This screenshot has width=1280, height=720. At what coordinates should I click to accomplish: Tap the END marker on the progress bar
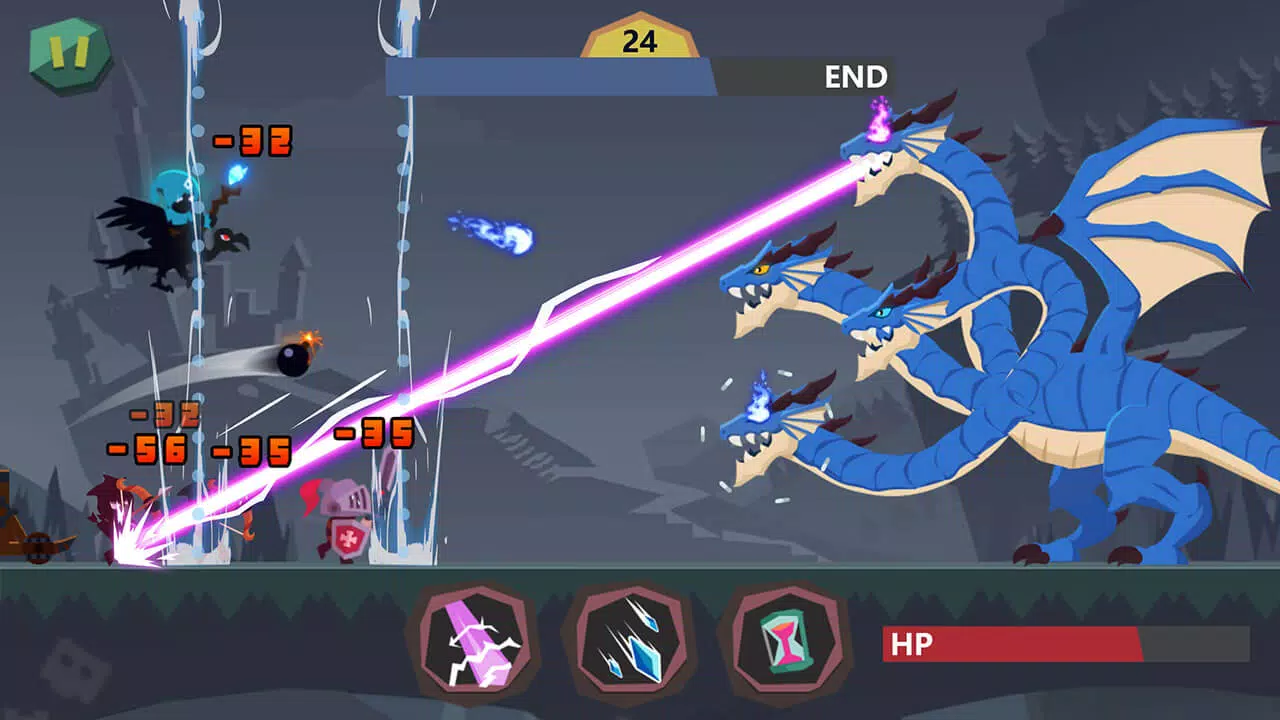856,74
